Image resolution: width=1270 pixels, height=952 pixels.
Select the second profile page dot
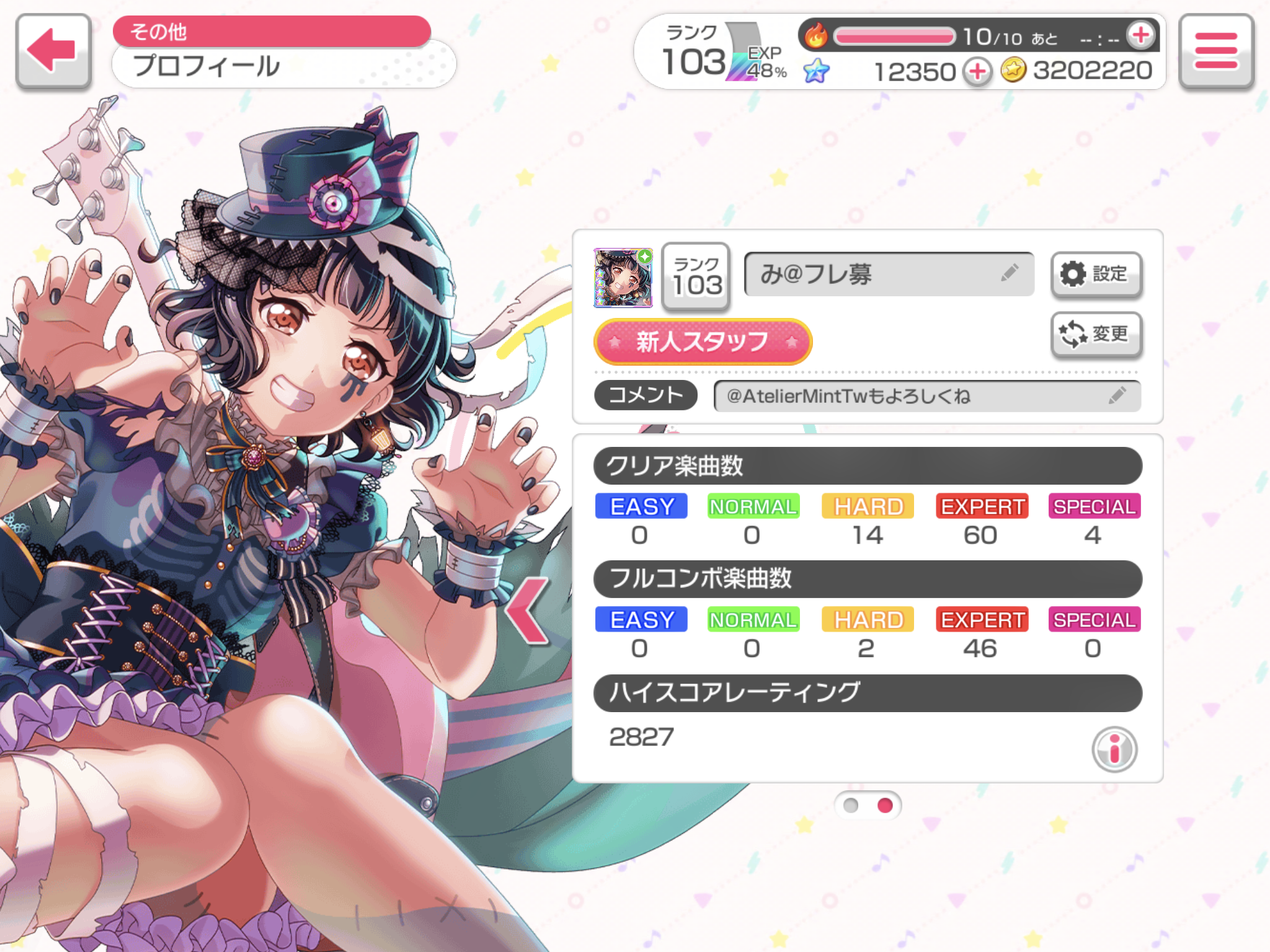click(885, 805)
